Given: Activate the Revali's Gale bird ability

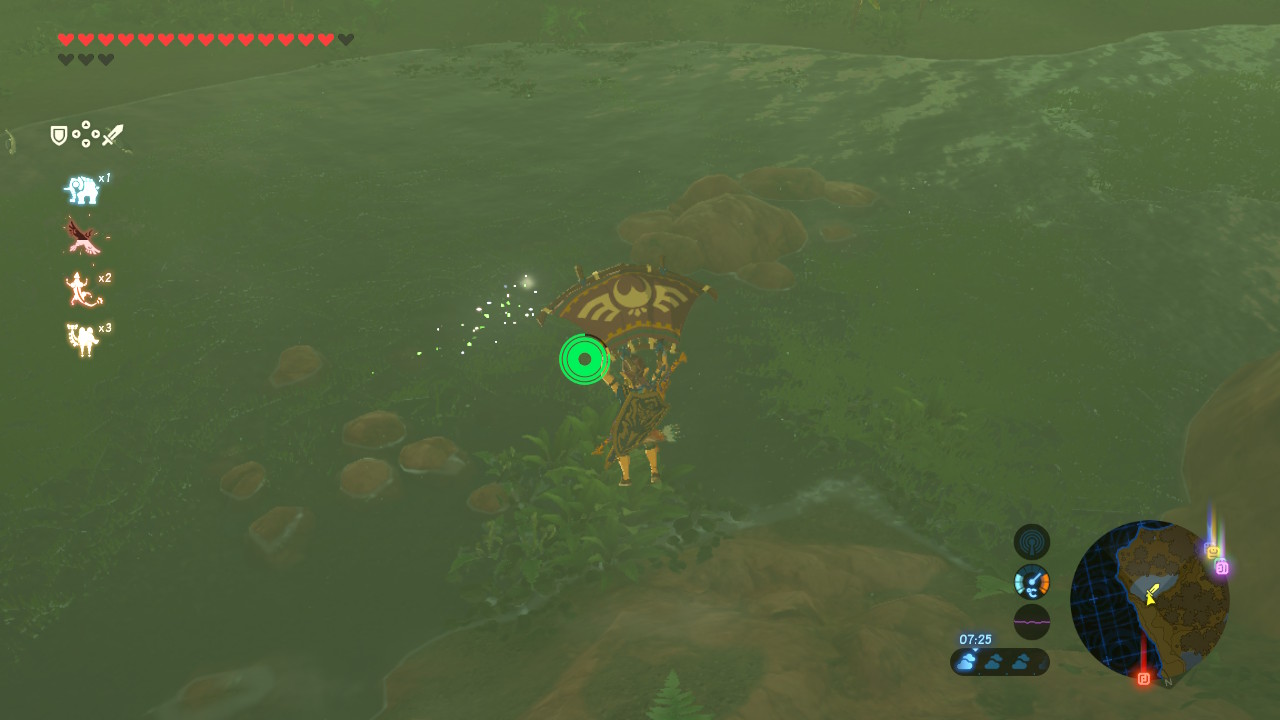Looking at the screenshot, I should click(82, 237).
